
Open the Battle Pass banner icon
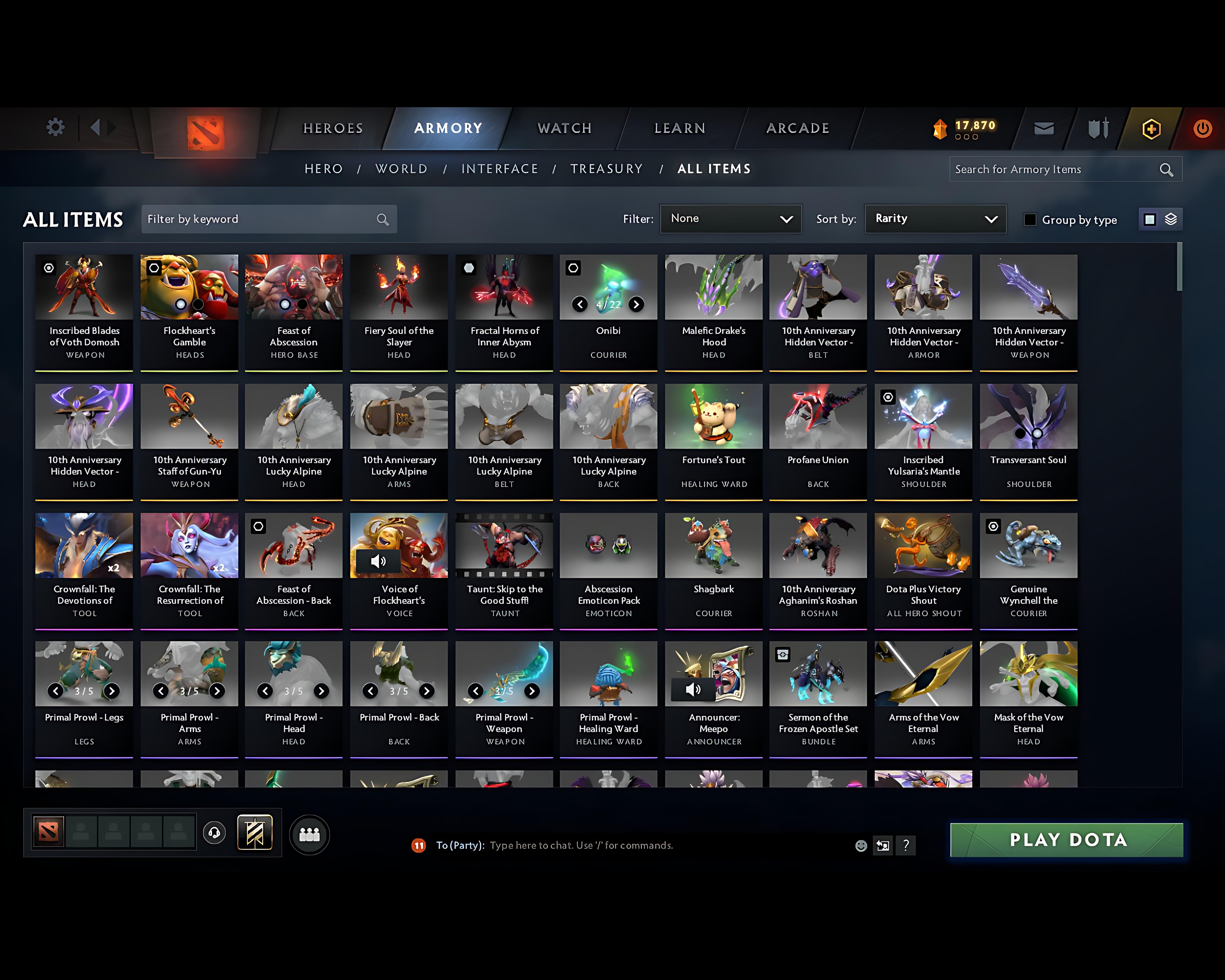coord(255,833)
